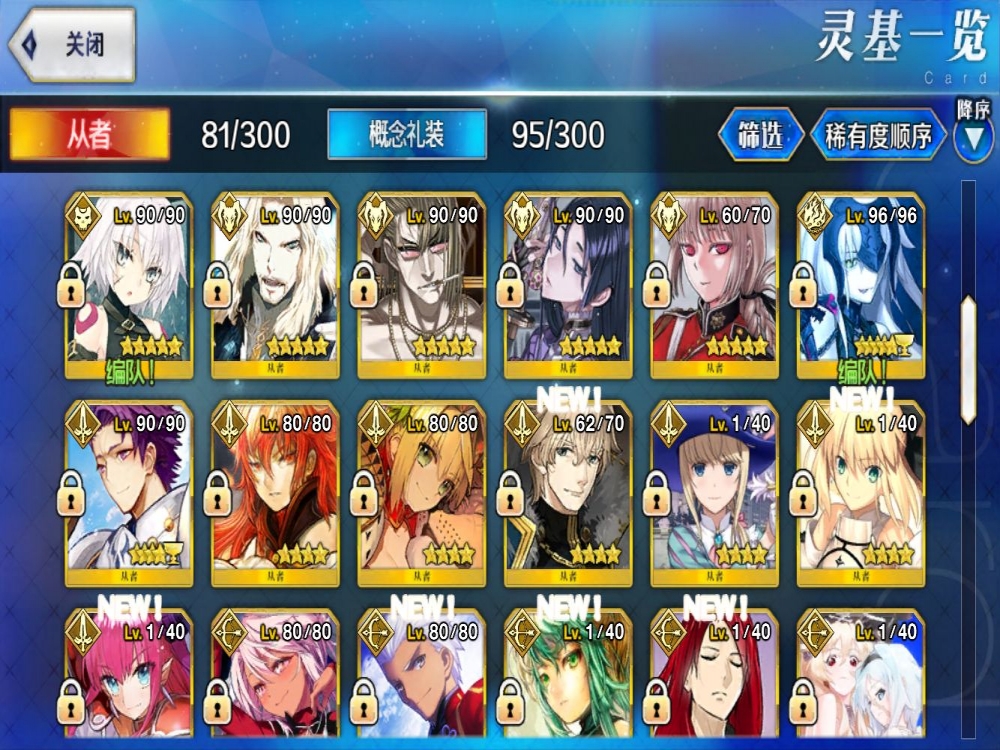
Task: Choose the long-haired necklace Lv. 90/90 card
Action: pyautogui.click(x=420, y=285)
